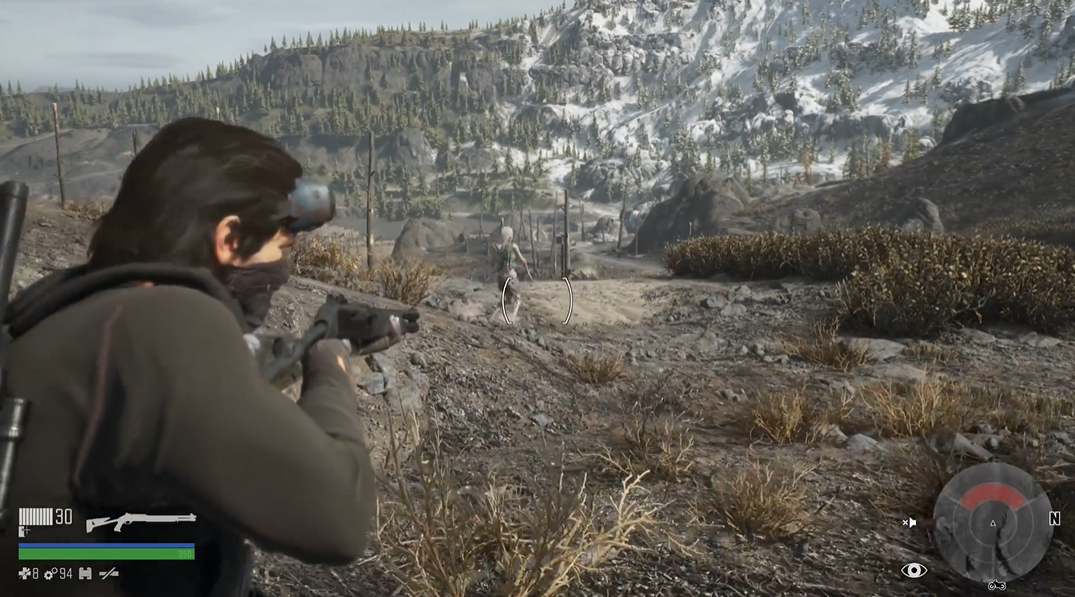Click the scrap gear icon
The height and width of the screenshot is (597, 1075).
point(49,574)
